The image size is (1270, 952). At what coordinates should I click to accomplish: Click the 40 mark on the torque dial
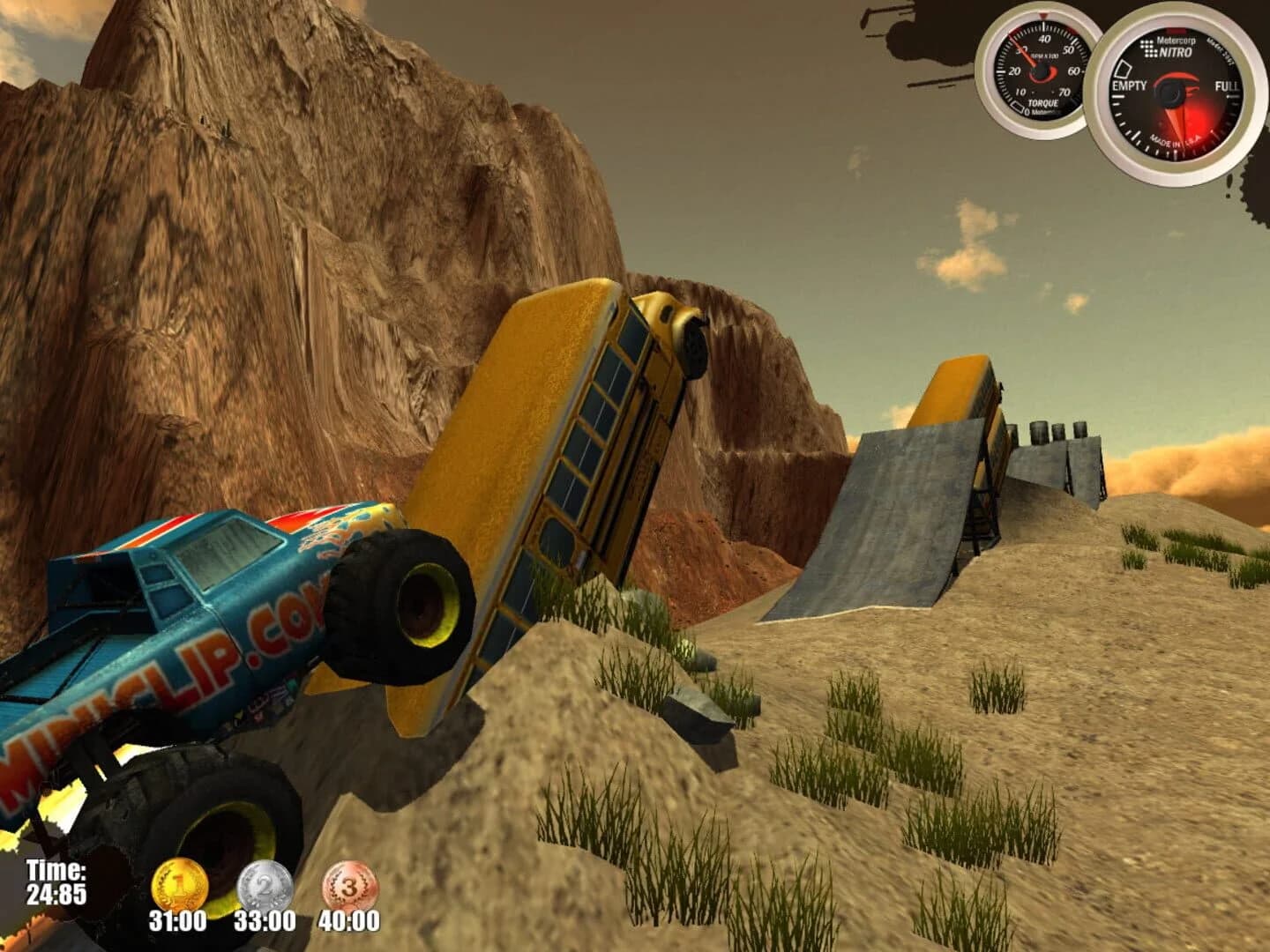coord(1044,39)
